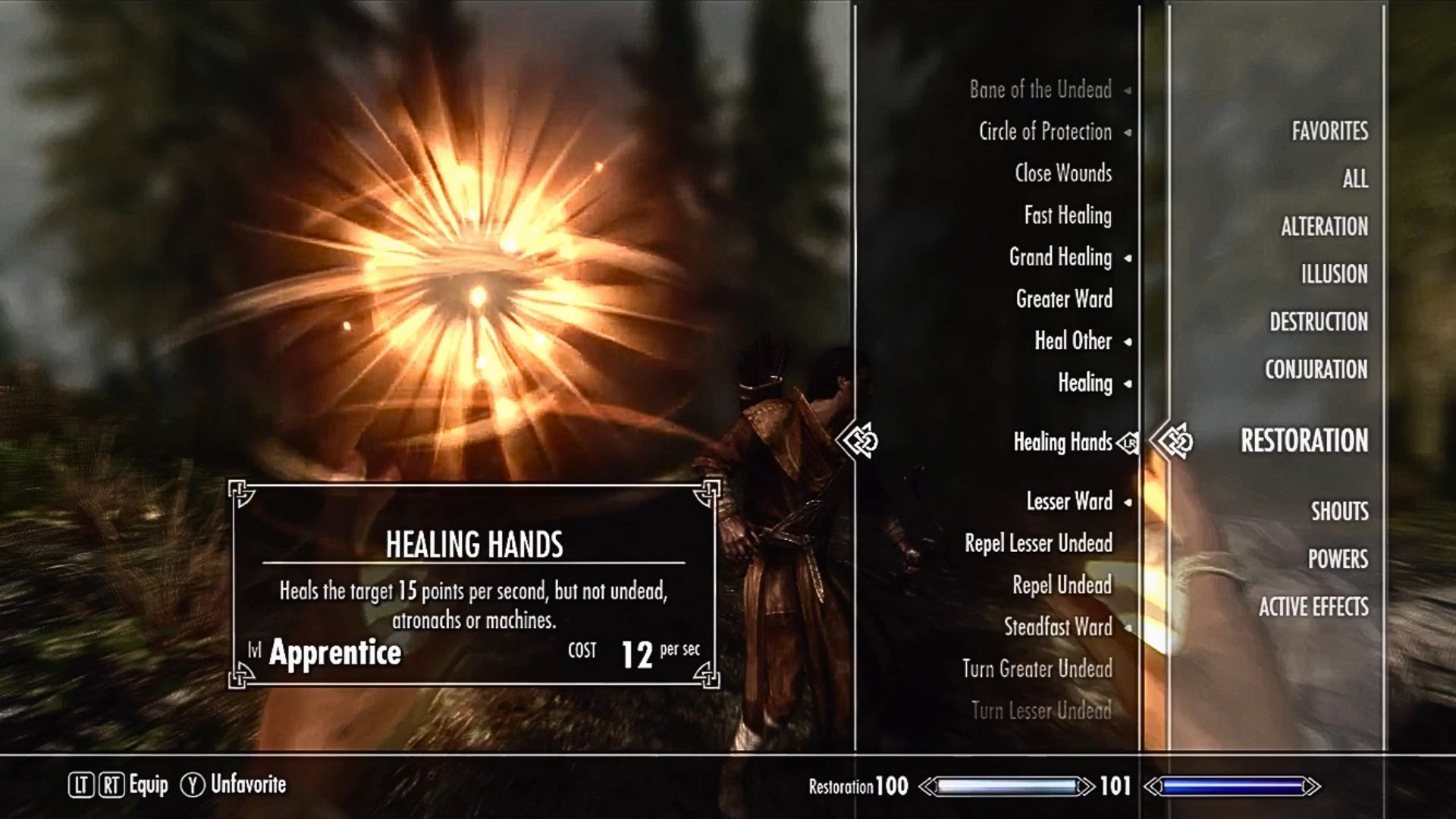Show All magic spells

point(1355,179)
